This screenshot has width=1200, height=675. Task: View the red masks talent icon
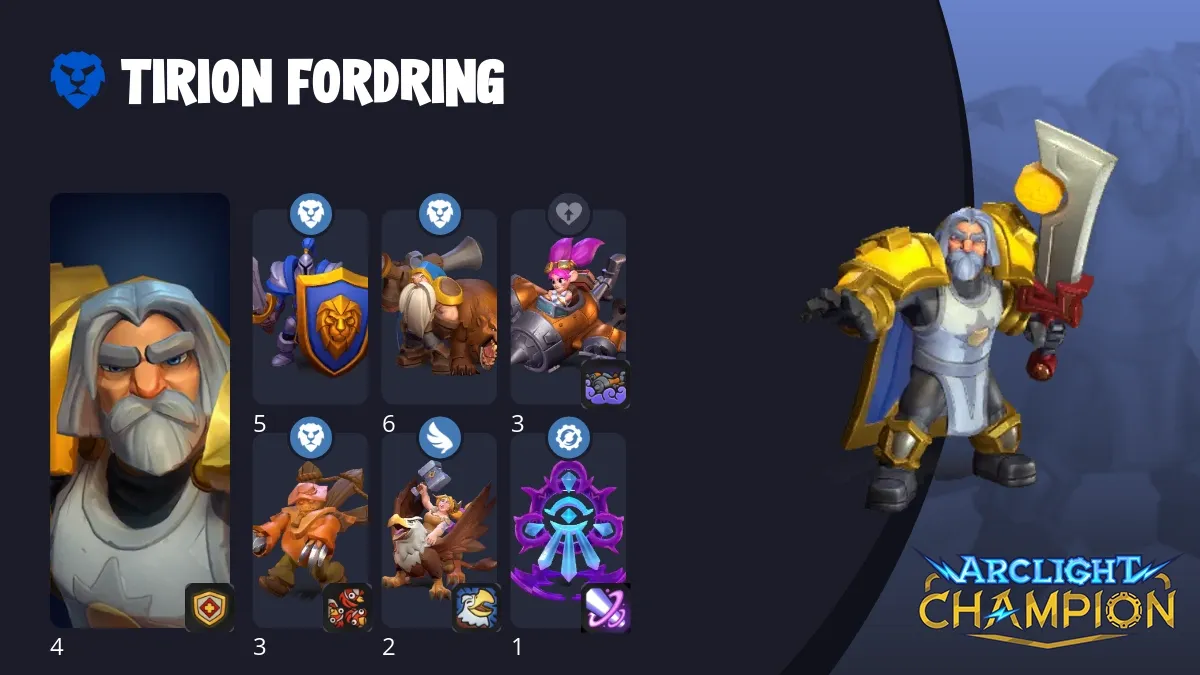[x=347, y=608]
